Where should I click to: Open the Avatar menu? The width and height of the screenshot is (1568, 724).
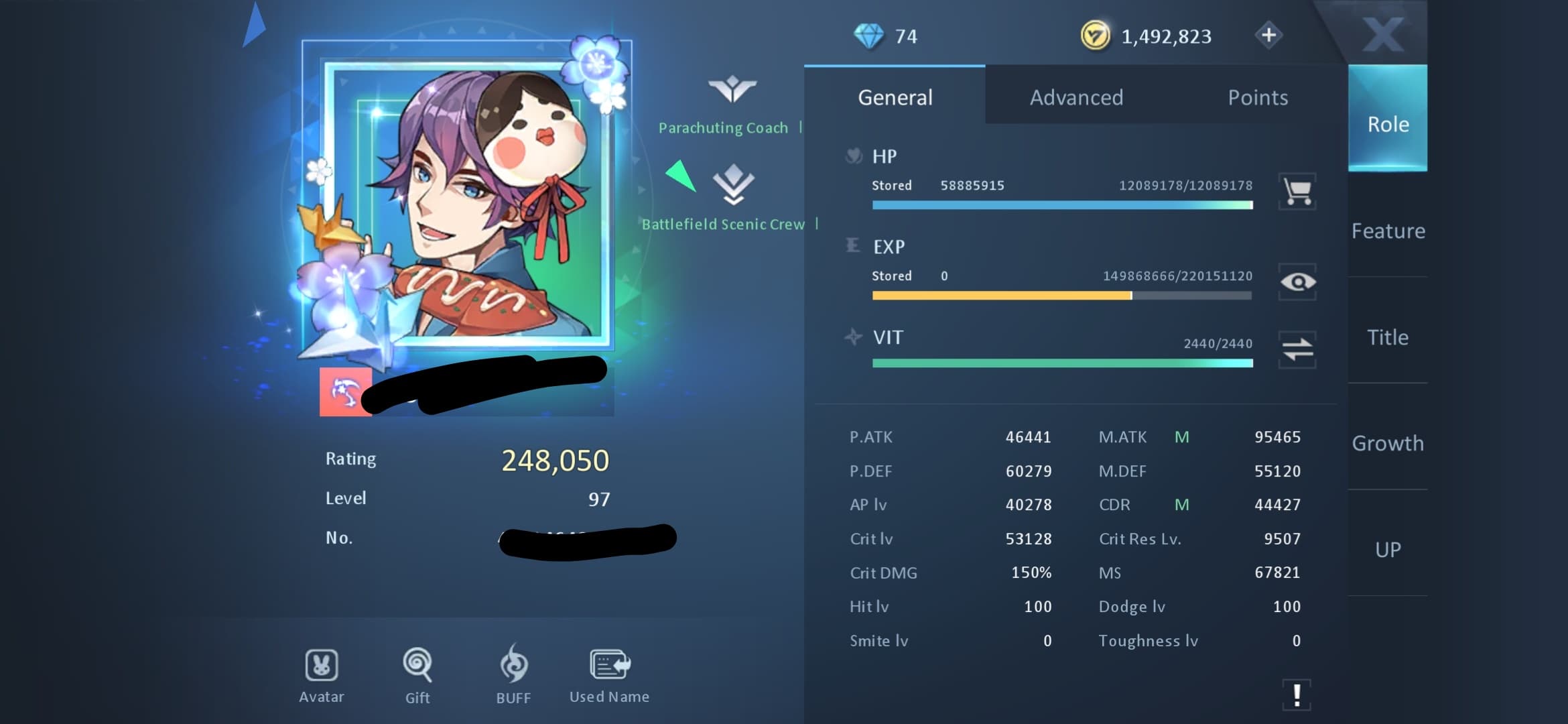point(322,675)
